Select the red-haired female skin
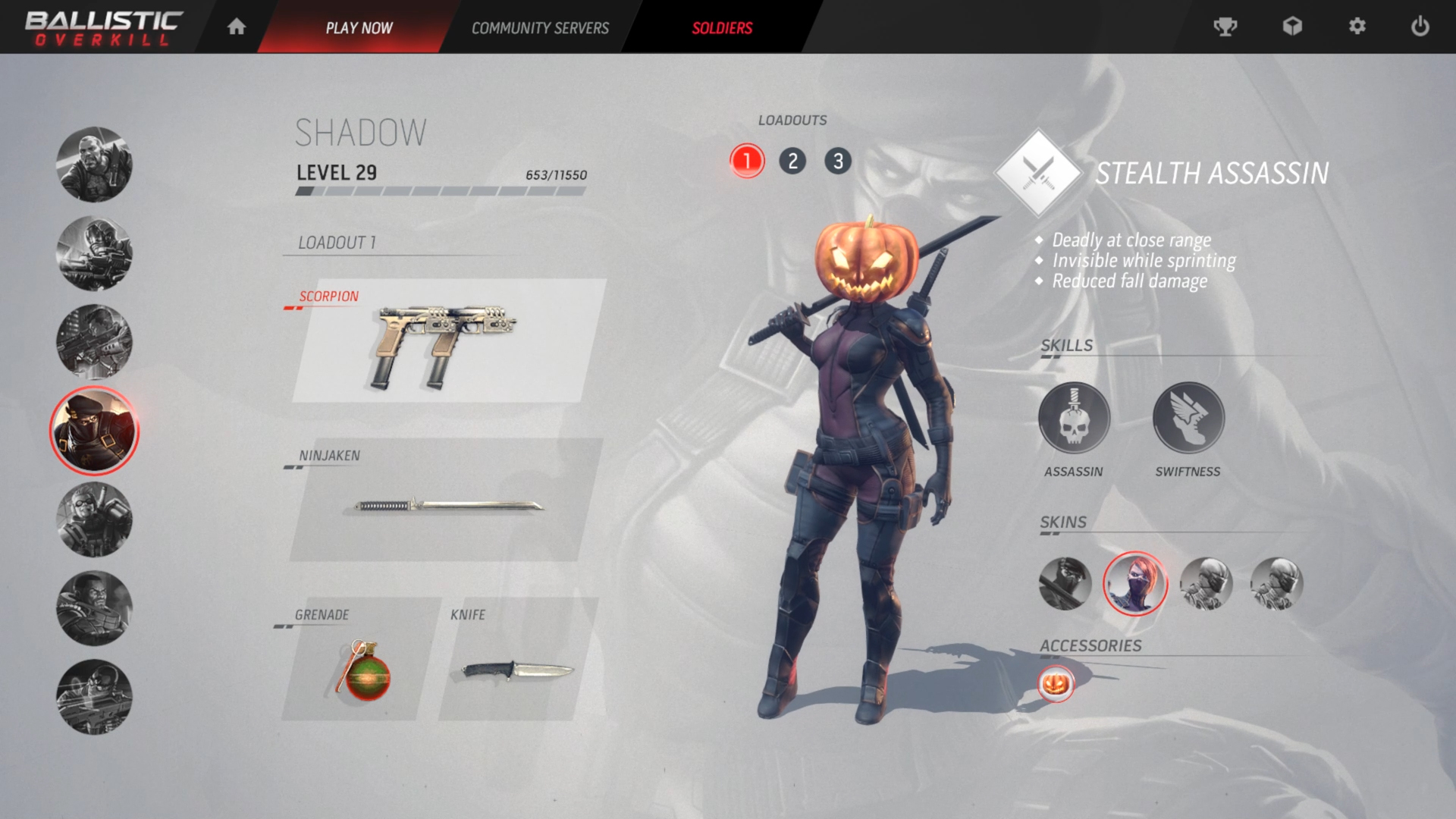The width and height of the screenshot is (1456, 819). pyautogui.click(x=1134, y=583)
